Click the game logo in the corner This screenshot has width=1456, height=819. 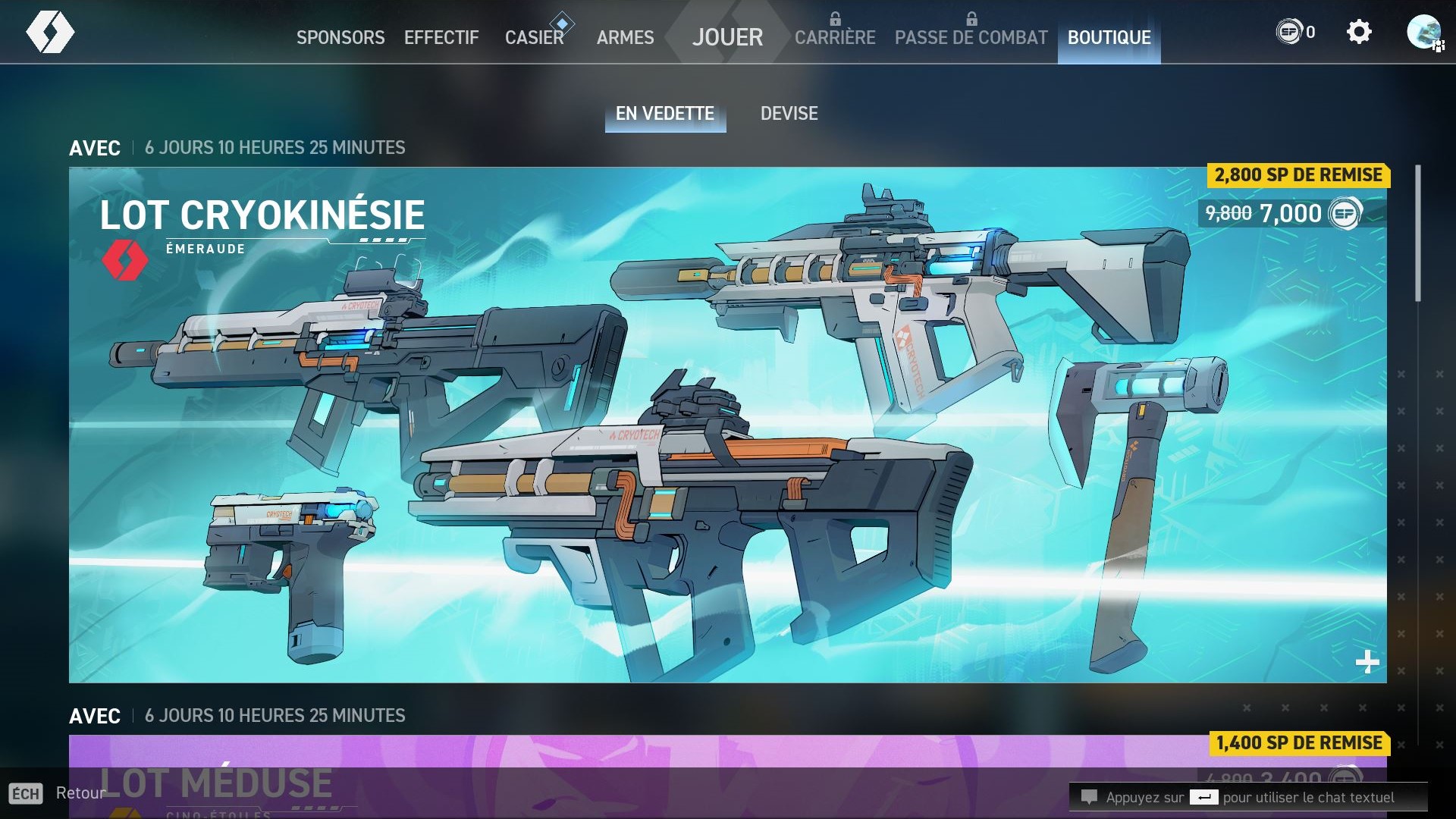50,33
